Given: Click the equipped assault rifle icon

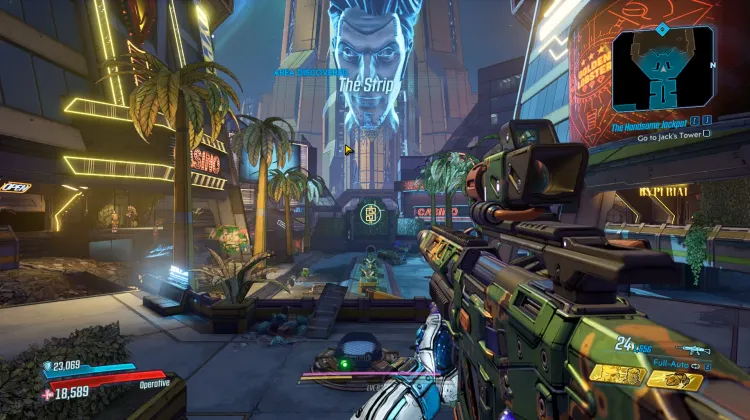Looking at the screenshot, I should [691, 349].
